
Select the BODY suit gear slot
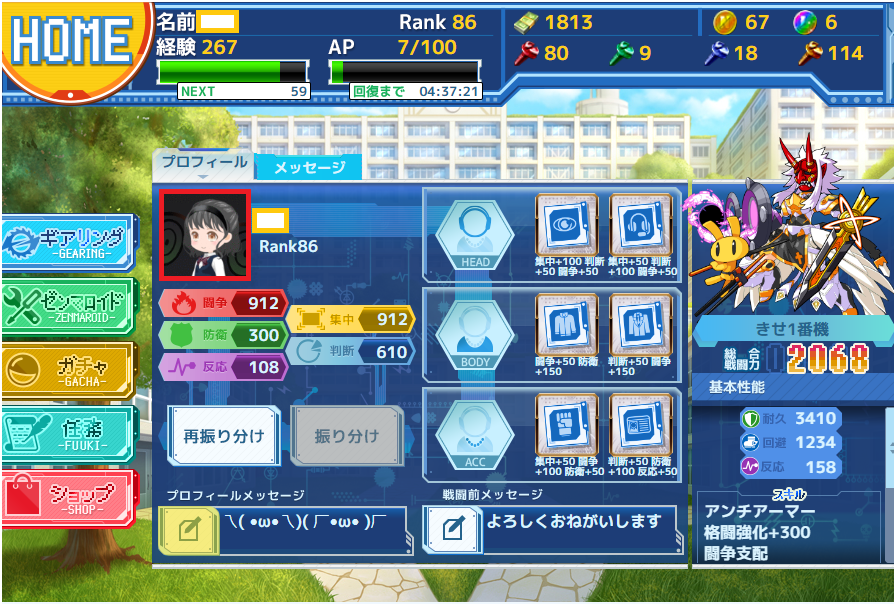tap(640, 325)
